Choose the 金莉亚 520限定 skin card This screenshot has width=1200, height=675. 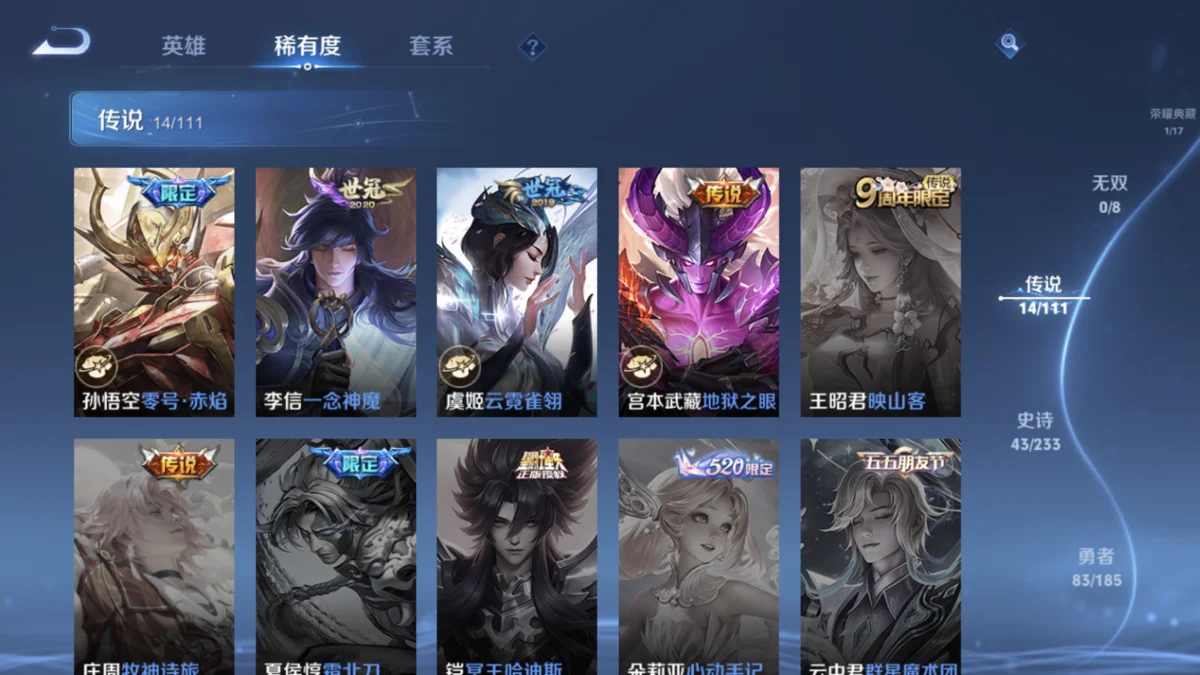(x=699, y=556)
